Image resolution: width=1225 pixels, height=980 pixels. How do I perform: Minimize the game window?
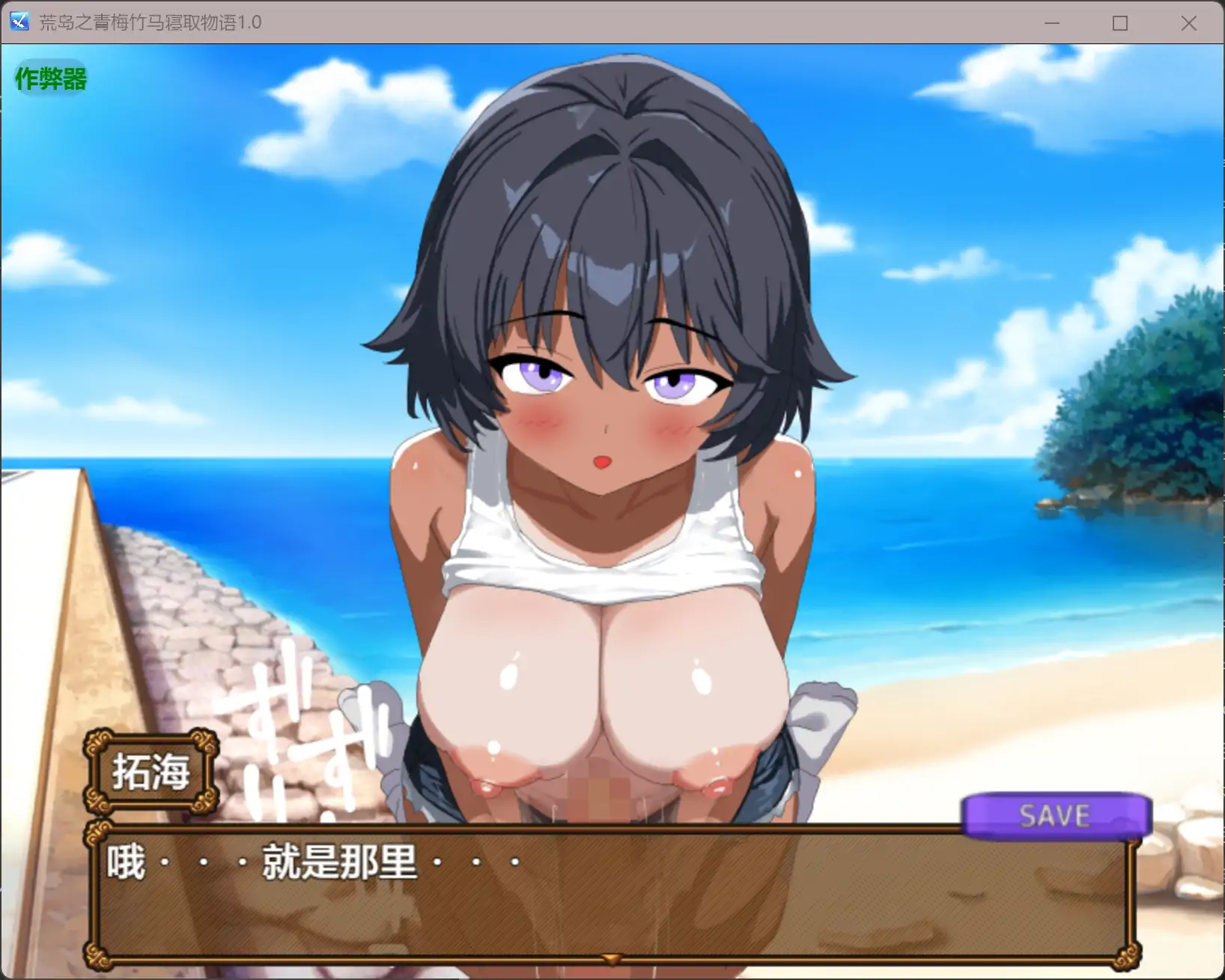1052,23
